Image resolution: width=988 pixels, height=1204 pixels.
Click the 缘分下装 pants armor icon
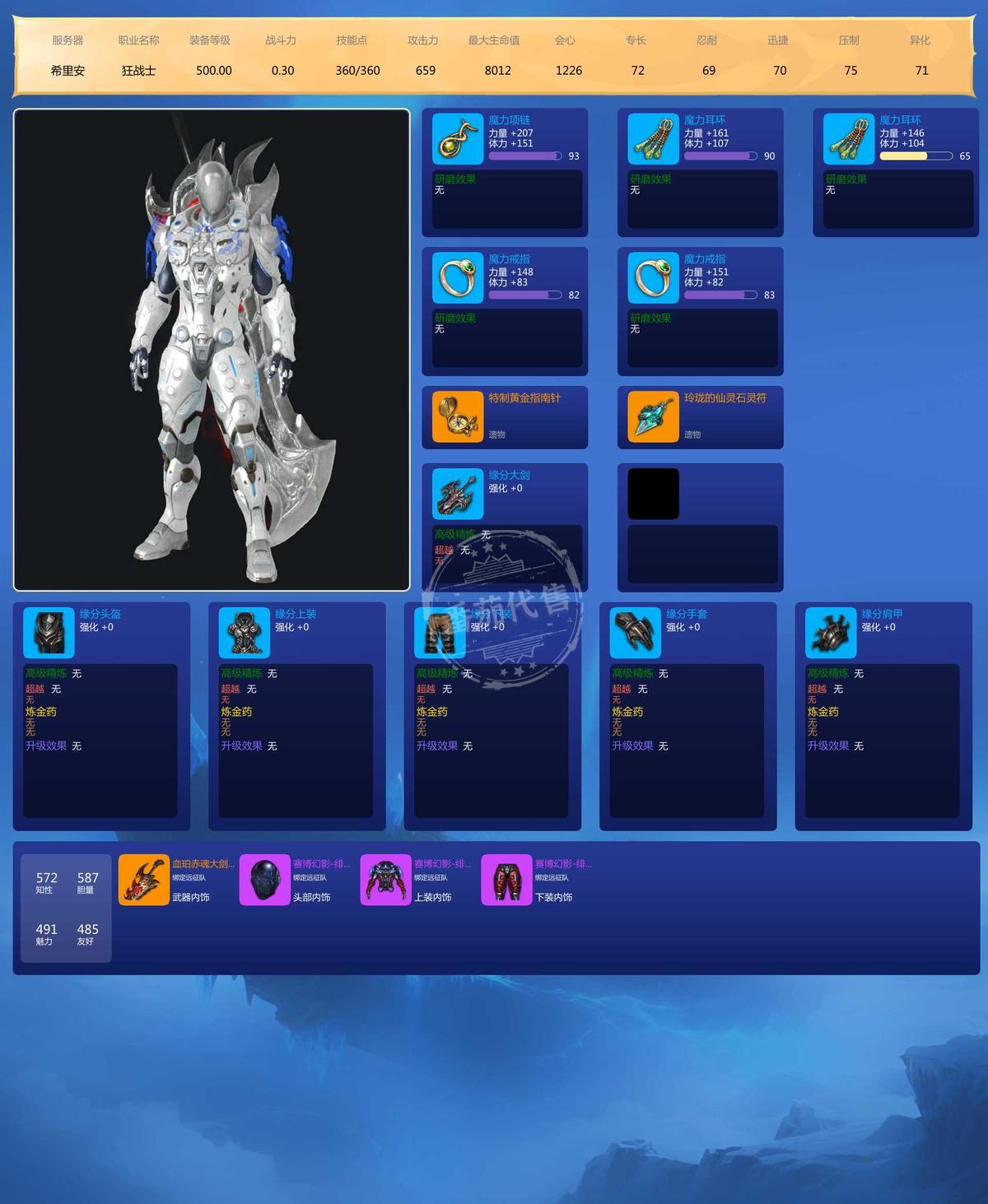pos(440,633)
